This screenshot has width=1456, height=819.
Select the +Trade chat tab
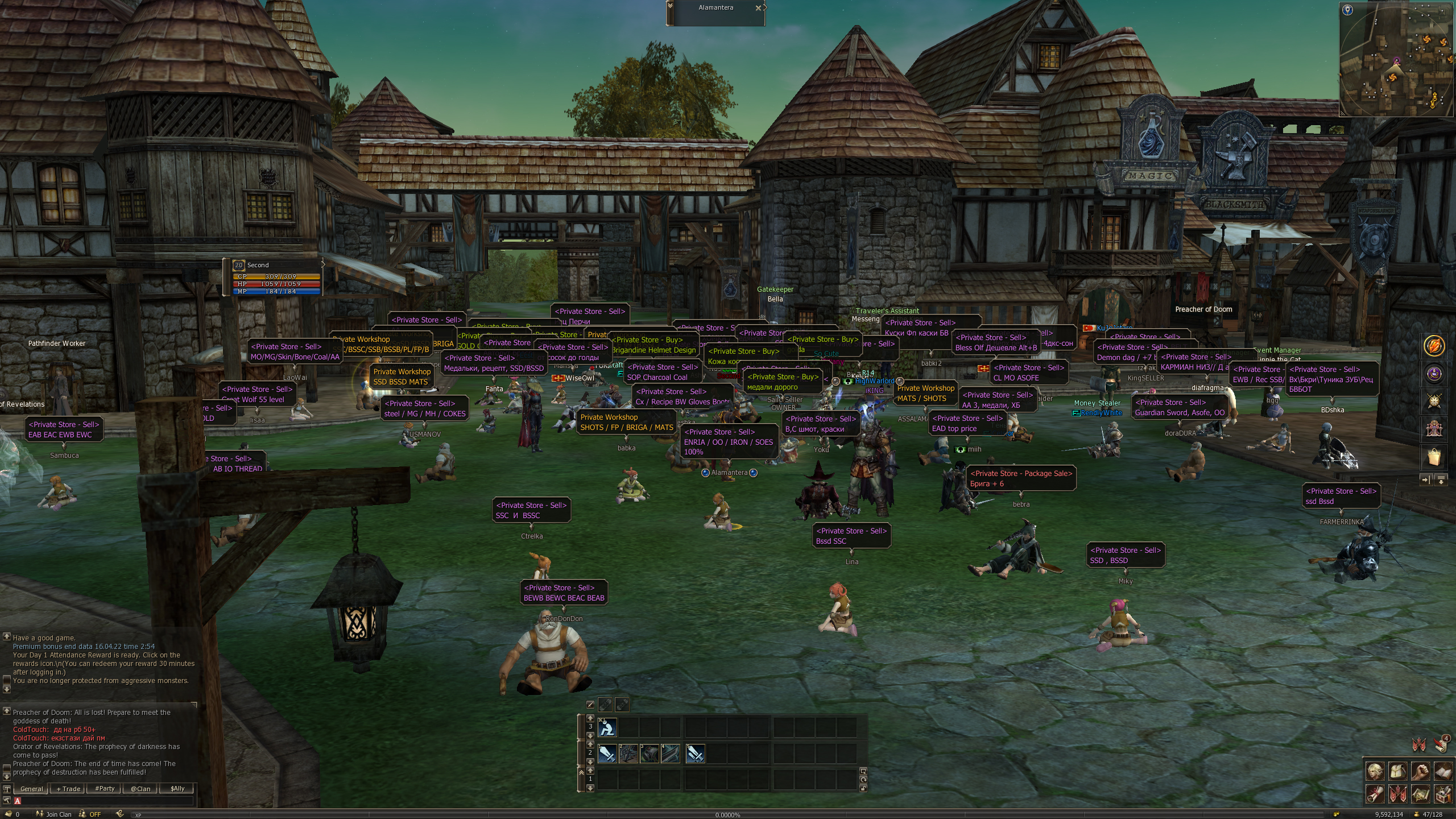[x=68, y=789]
